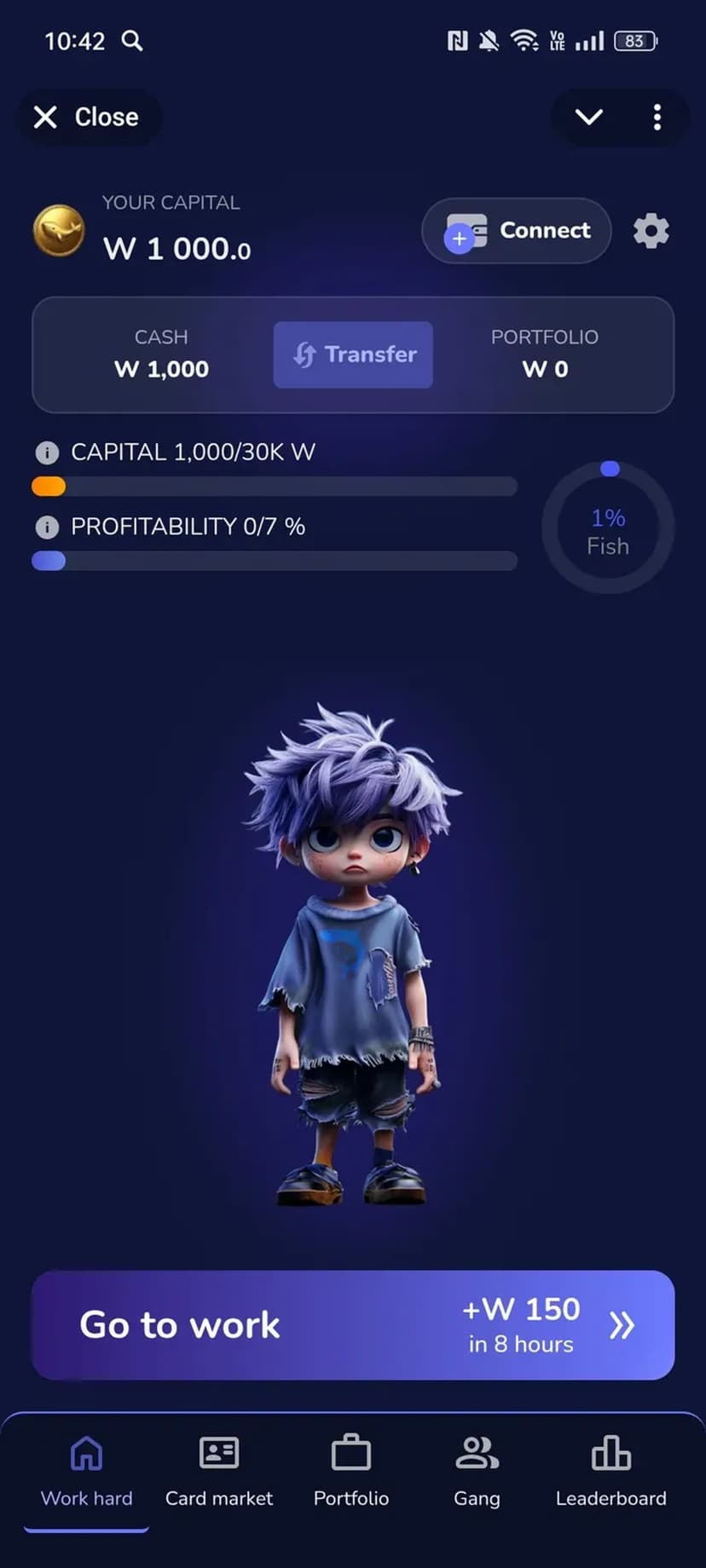The image size is (706, 1568).
Task: Tap the search icon in status bar
Action: [132, 41]
